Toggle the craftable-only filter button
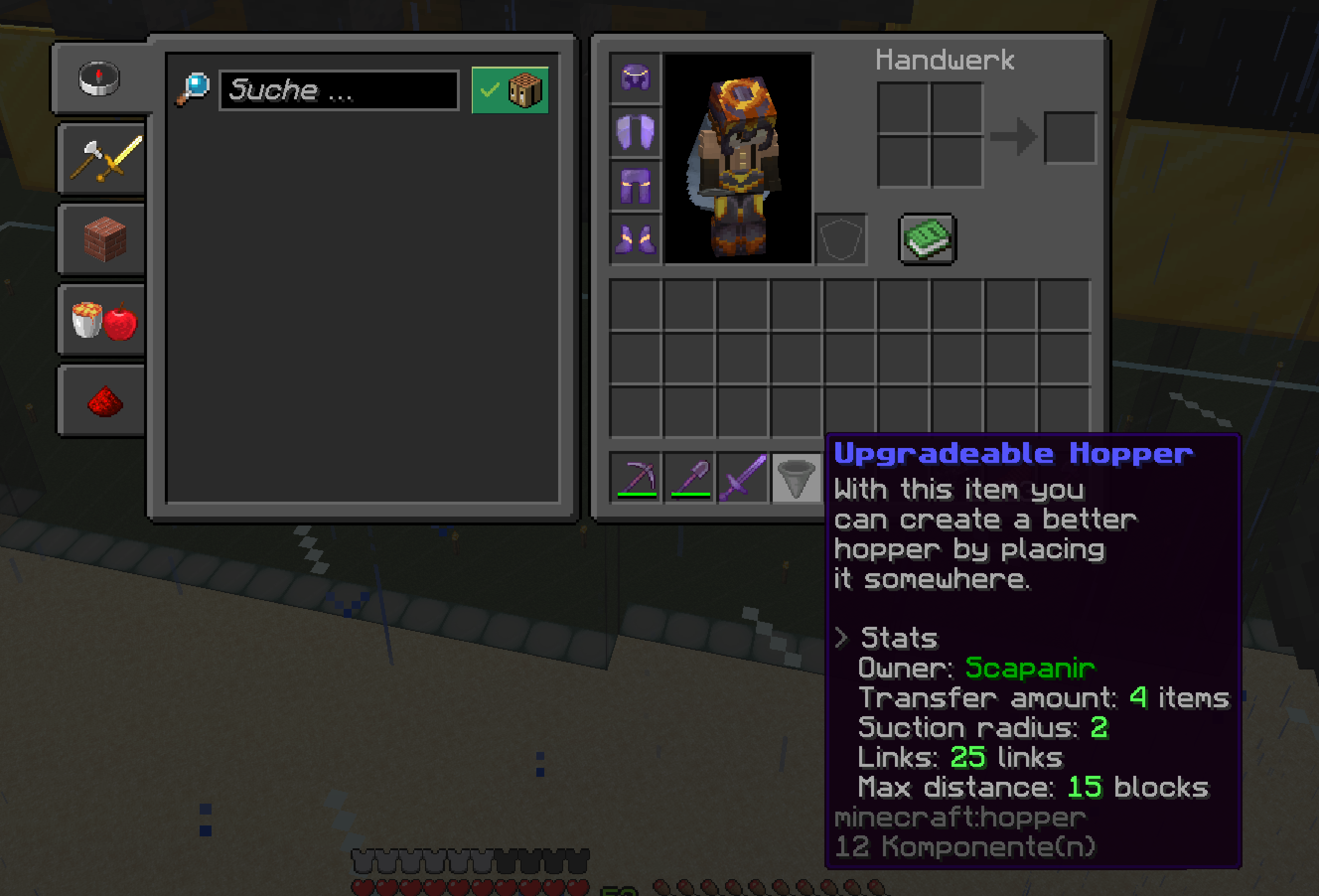The height and width of the screenshot is (896, 1319). 510,90
